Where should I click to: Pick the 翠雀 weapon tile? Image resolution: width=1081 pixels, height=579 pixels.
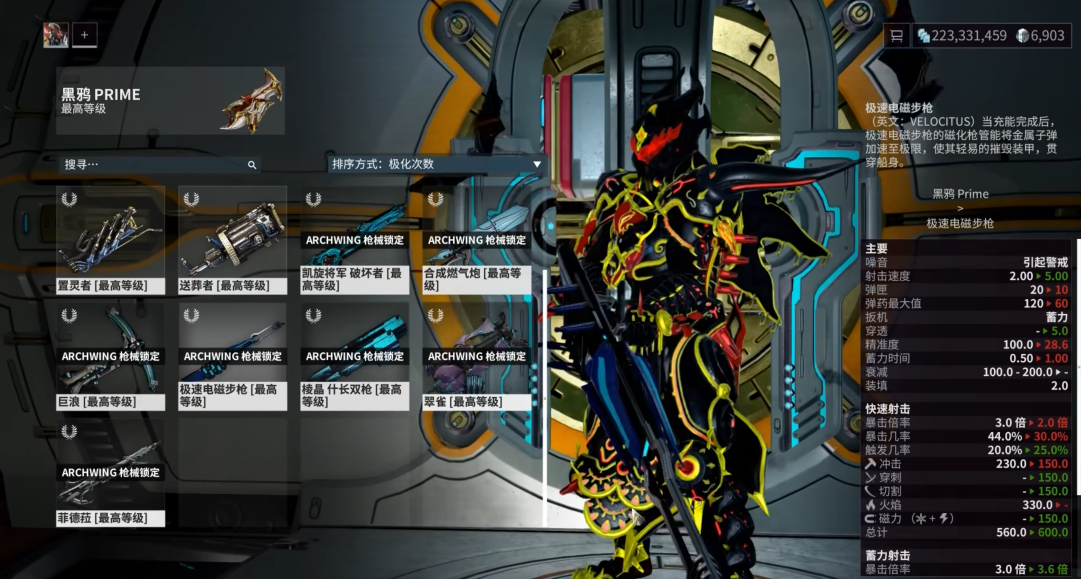[x=476, y=356]
